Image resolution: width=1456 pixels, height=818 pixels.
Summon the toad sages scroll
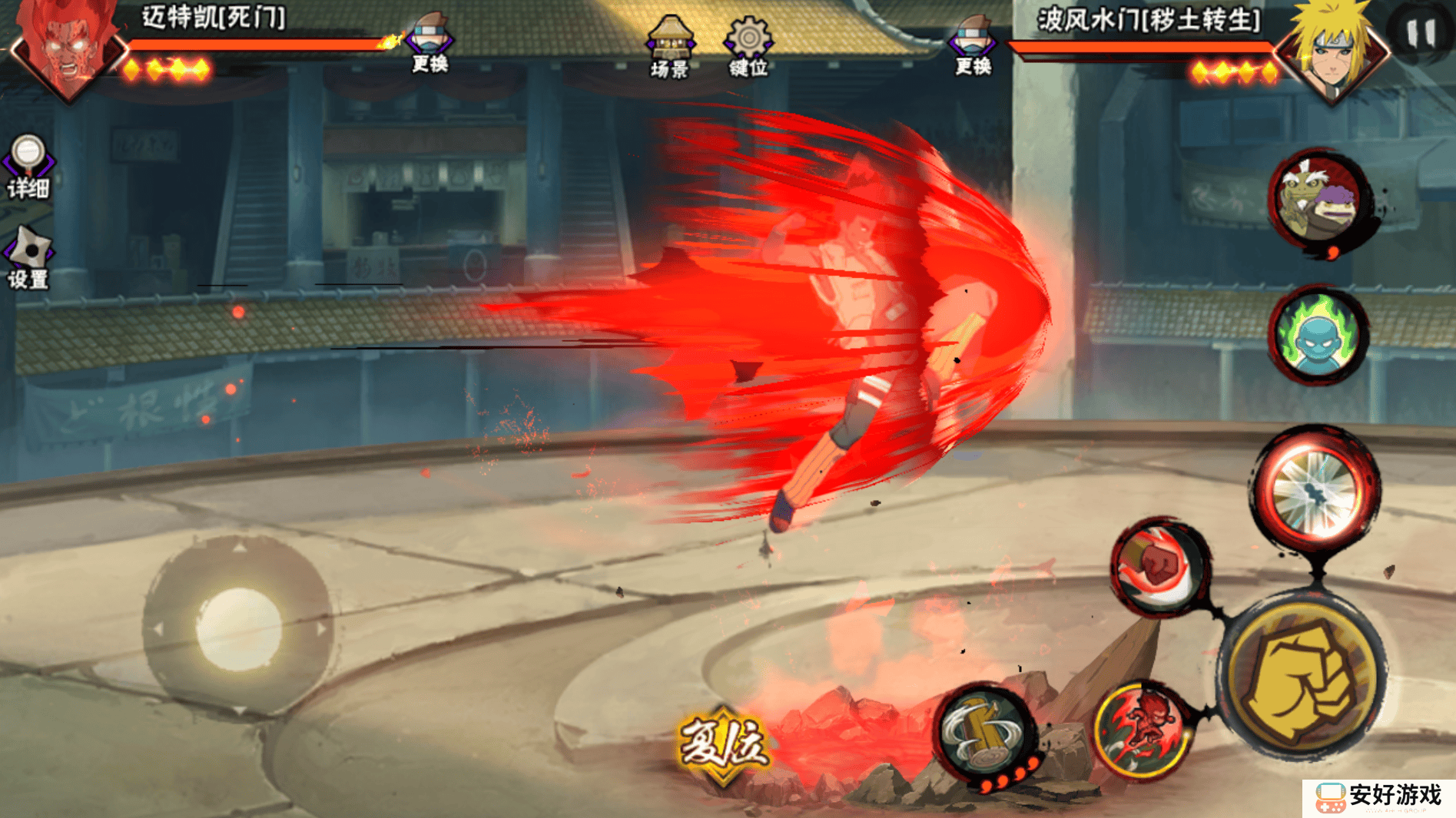click(1318, 200)
